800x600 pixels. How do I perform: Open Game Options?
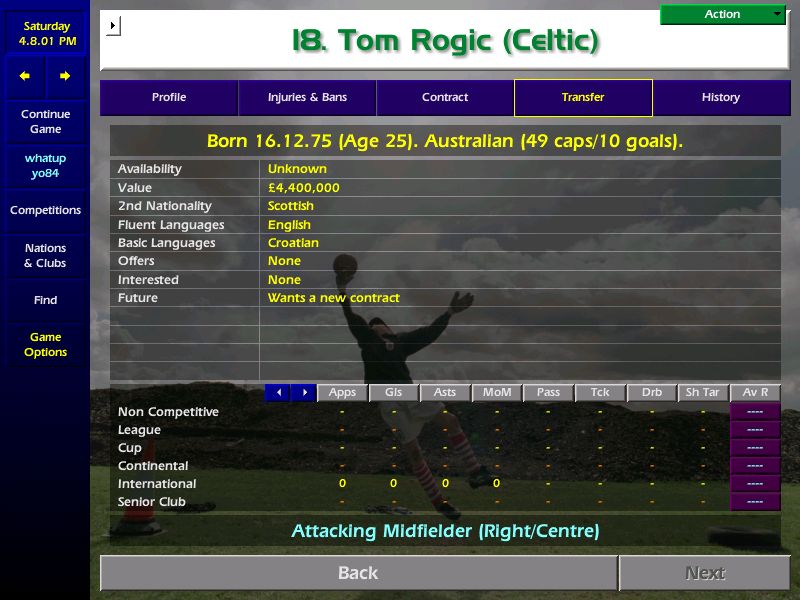click(x=45, y=344)
